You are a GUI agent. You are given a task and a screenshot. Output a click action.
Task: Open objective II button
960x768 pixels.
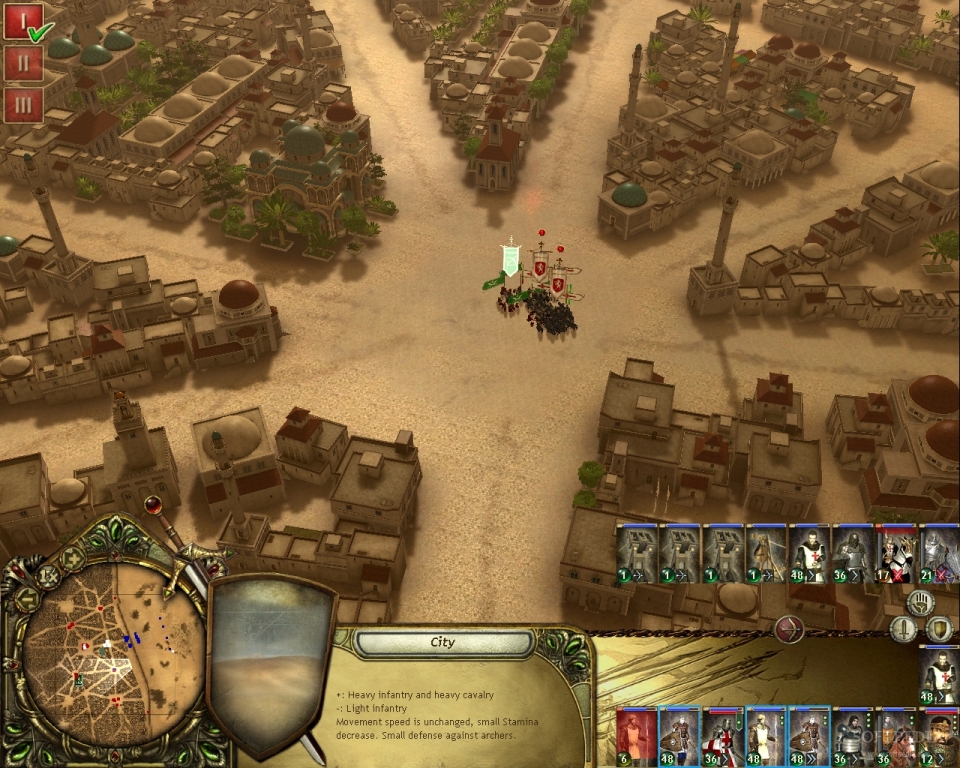(23, 63)
